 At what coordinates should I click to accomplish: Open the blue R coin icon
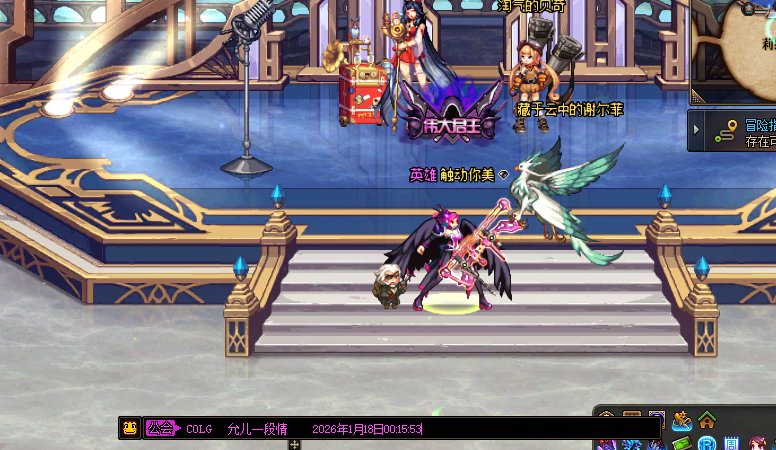click(x=707, y=443)
